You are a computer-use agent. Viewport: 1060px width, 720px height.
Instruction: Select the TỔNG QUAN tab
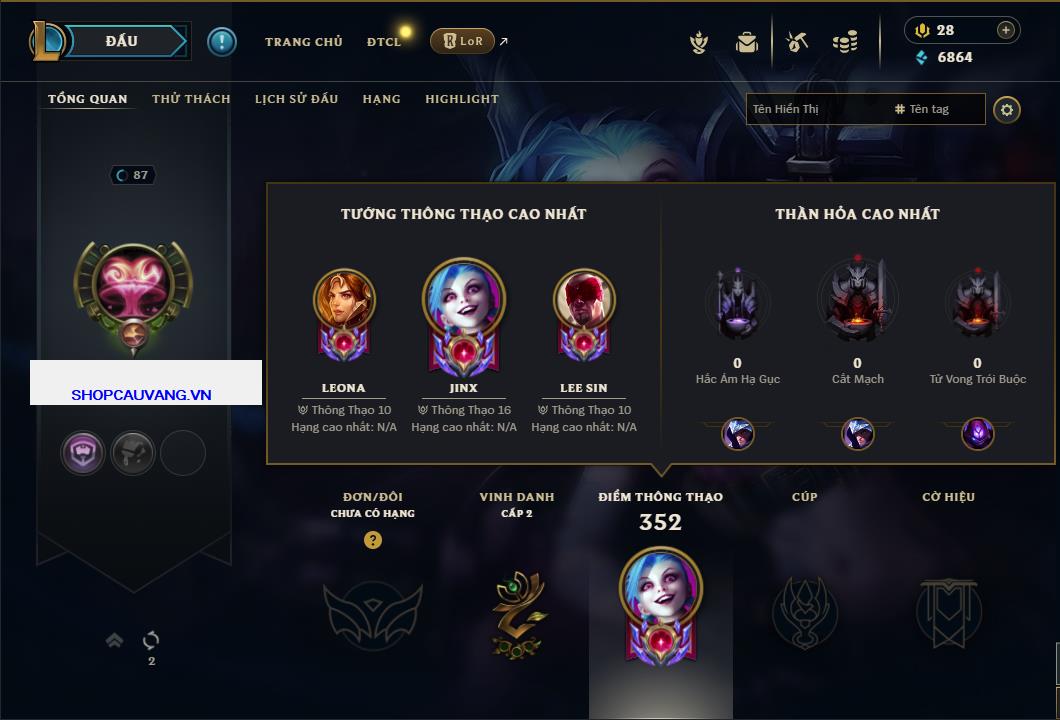(x=88, y=99)
